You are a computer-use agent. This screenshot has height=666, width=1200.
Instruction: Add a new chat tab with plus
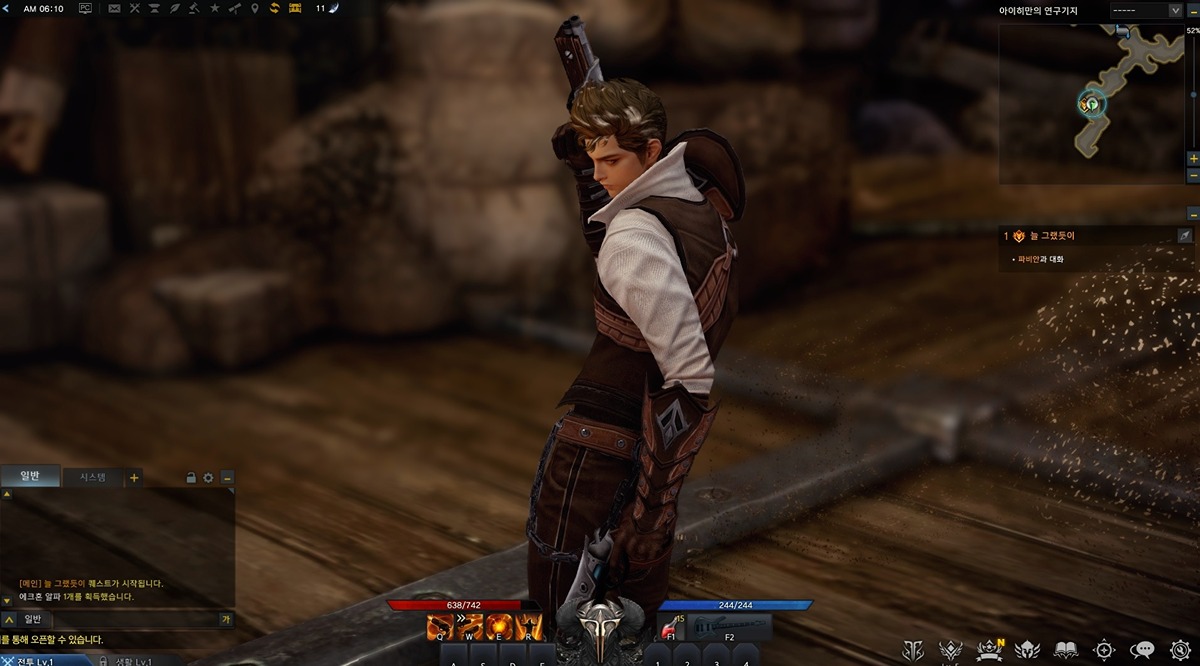click(134, 477)
